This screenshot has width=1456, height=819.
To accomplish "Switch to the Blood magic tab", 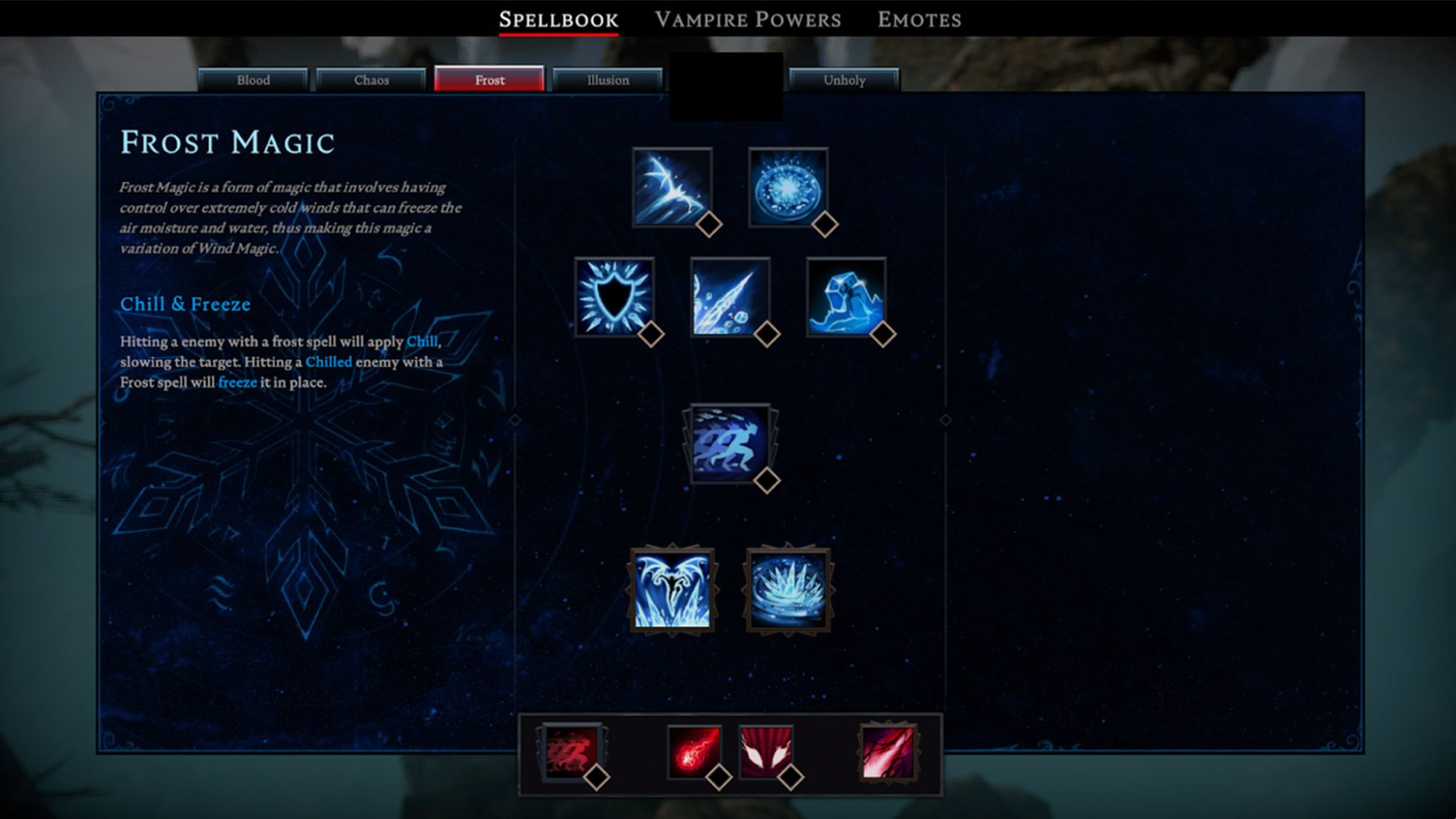I will (253, 80).
